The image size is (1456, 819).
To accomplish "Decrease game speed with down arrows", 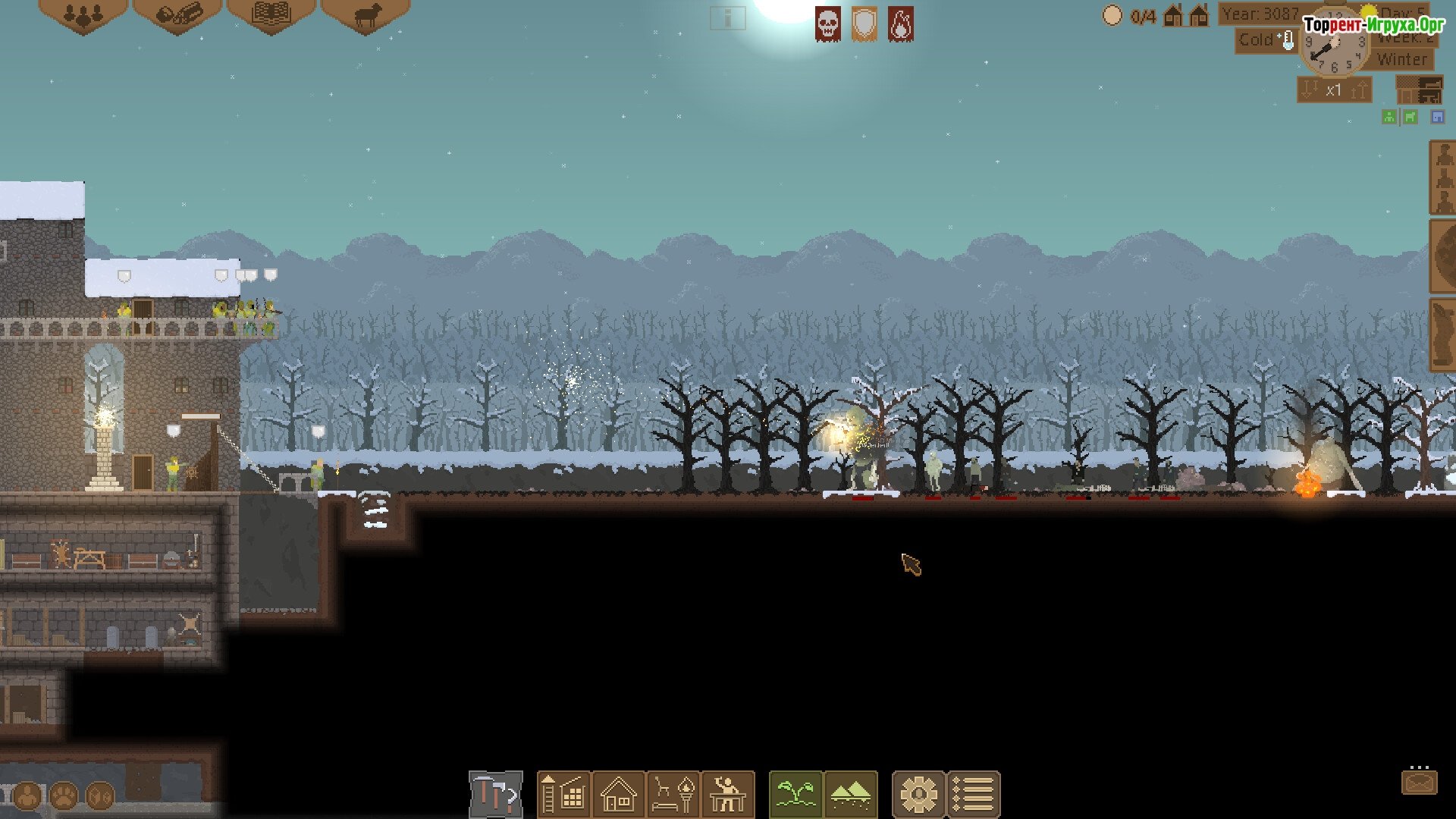I will point(1310,90).
